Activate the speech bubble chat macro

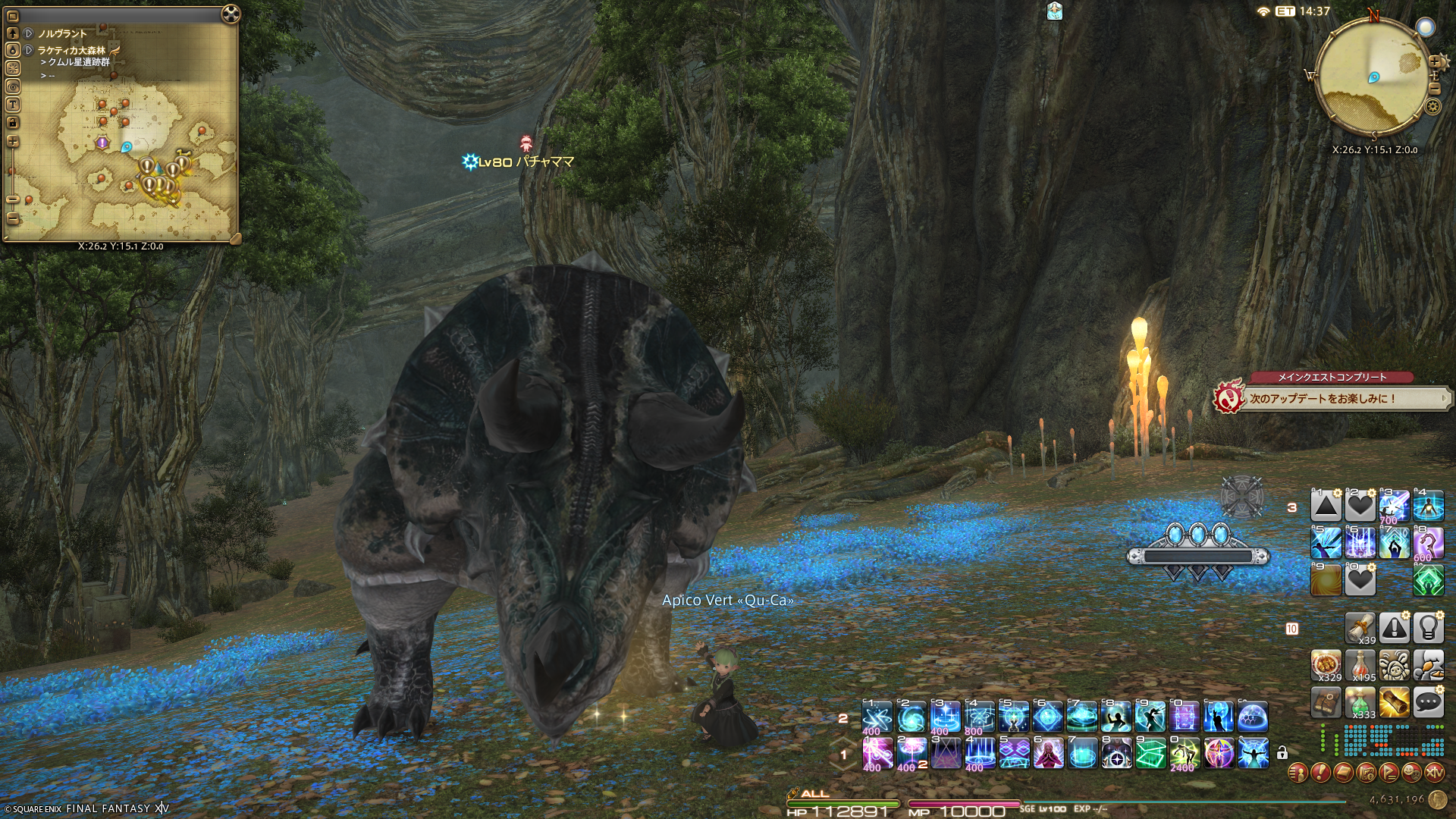(1428, 703)
